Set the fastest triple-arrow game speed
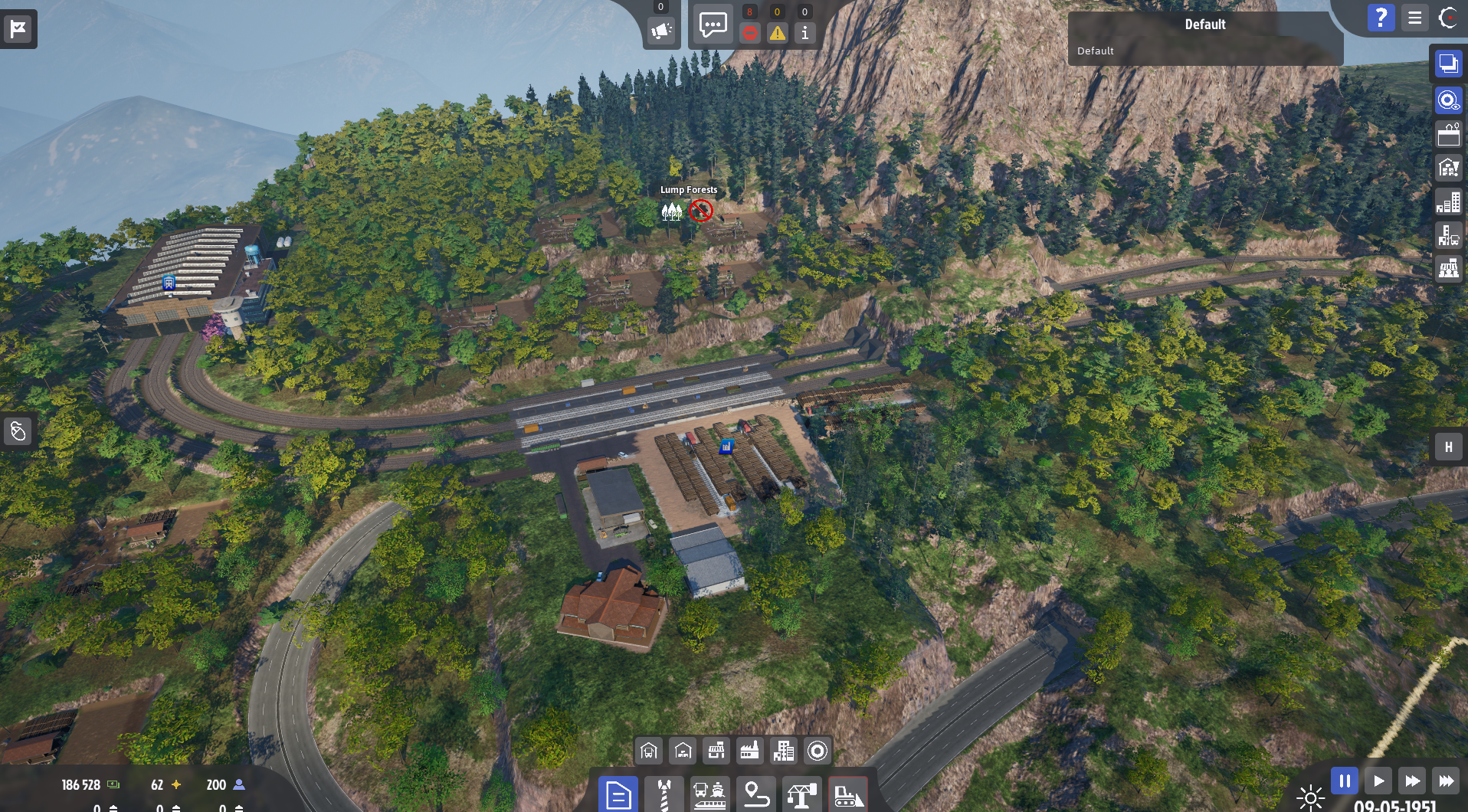 (1445, 781)
